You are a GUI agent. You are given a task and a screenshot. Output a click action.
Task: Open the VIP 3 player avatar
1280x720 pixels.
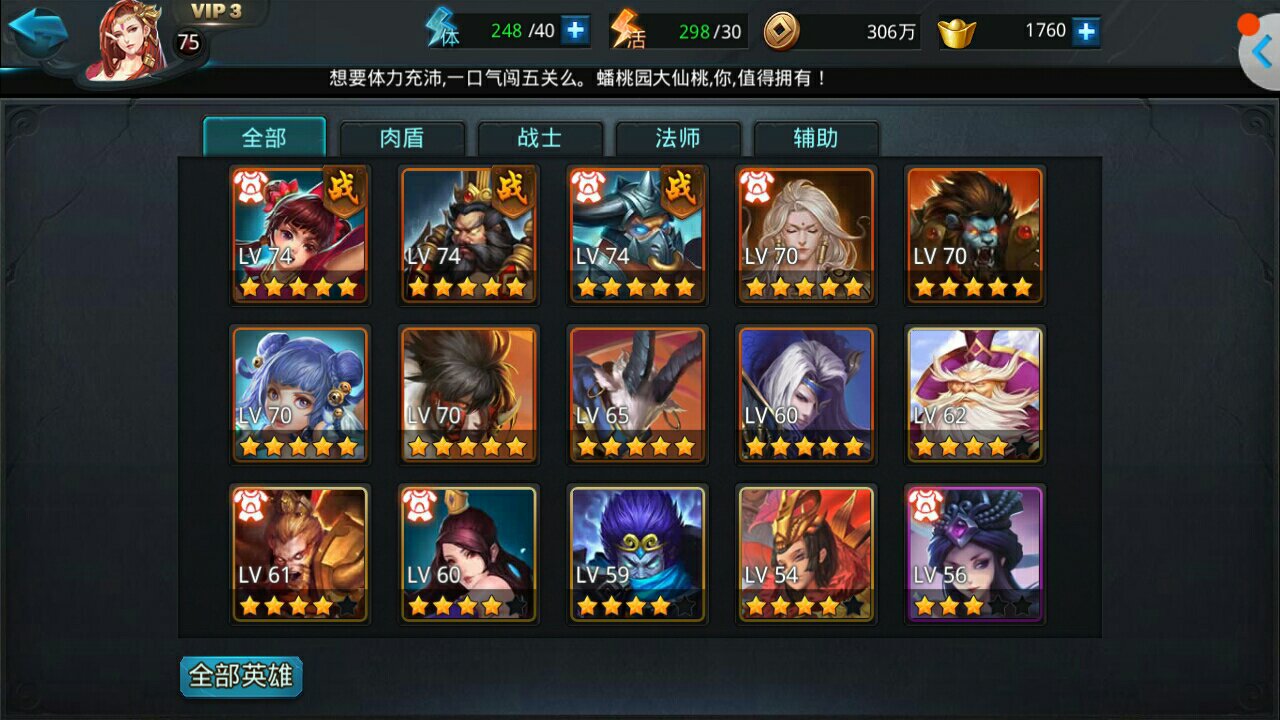click(x=120, y=40)
